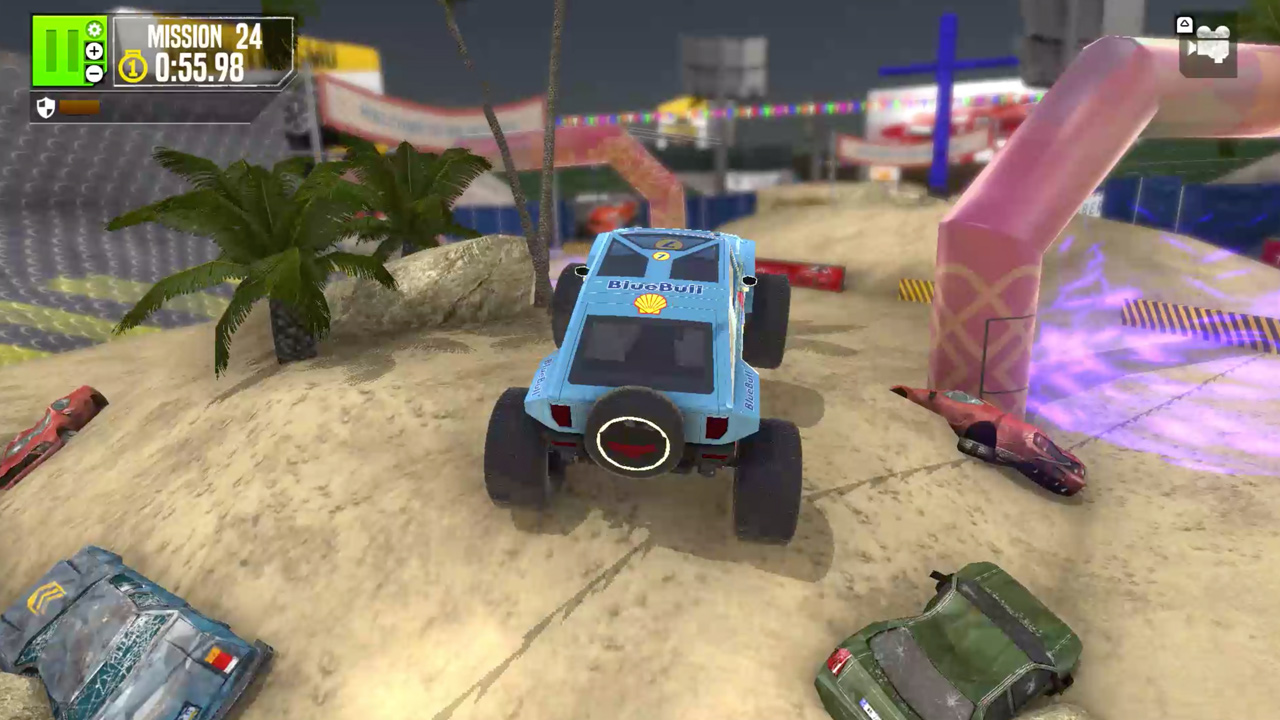
Task: Open the settings gear icon
Action: pos(95,28)
